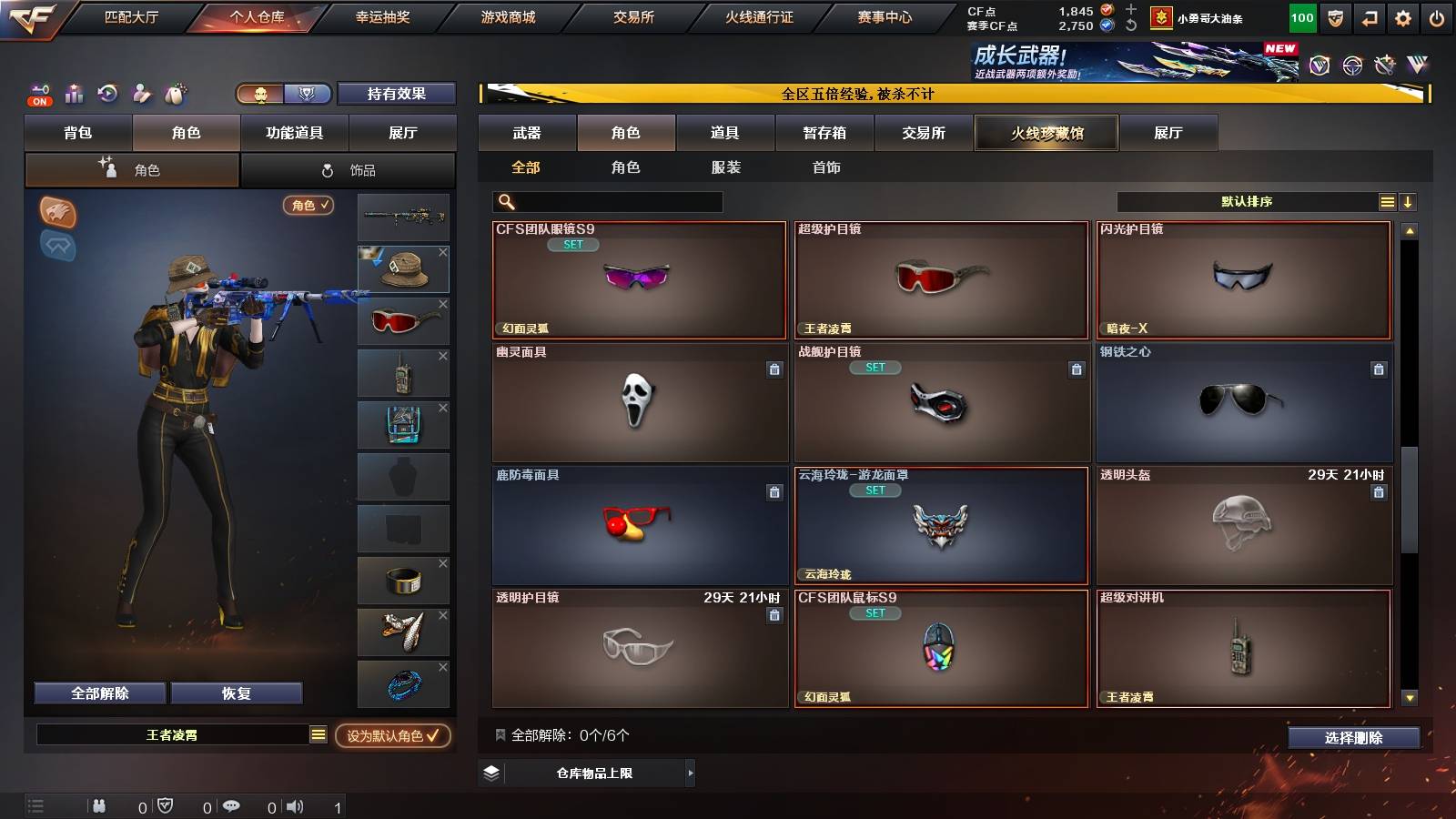Click the return arrow icon near settings
This screenshot has height=819, width=1456.
click(x=1368, y=16)
